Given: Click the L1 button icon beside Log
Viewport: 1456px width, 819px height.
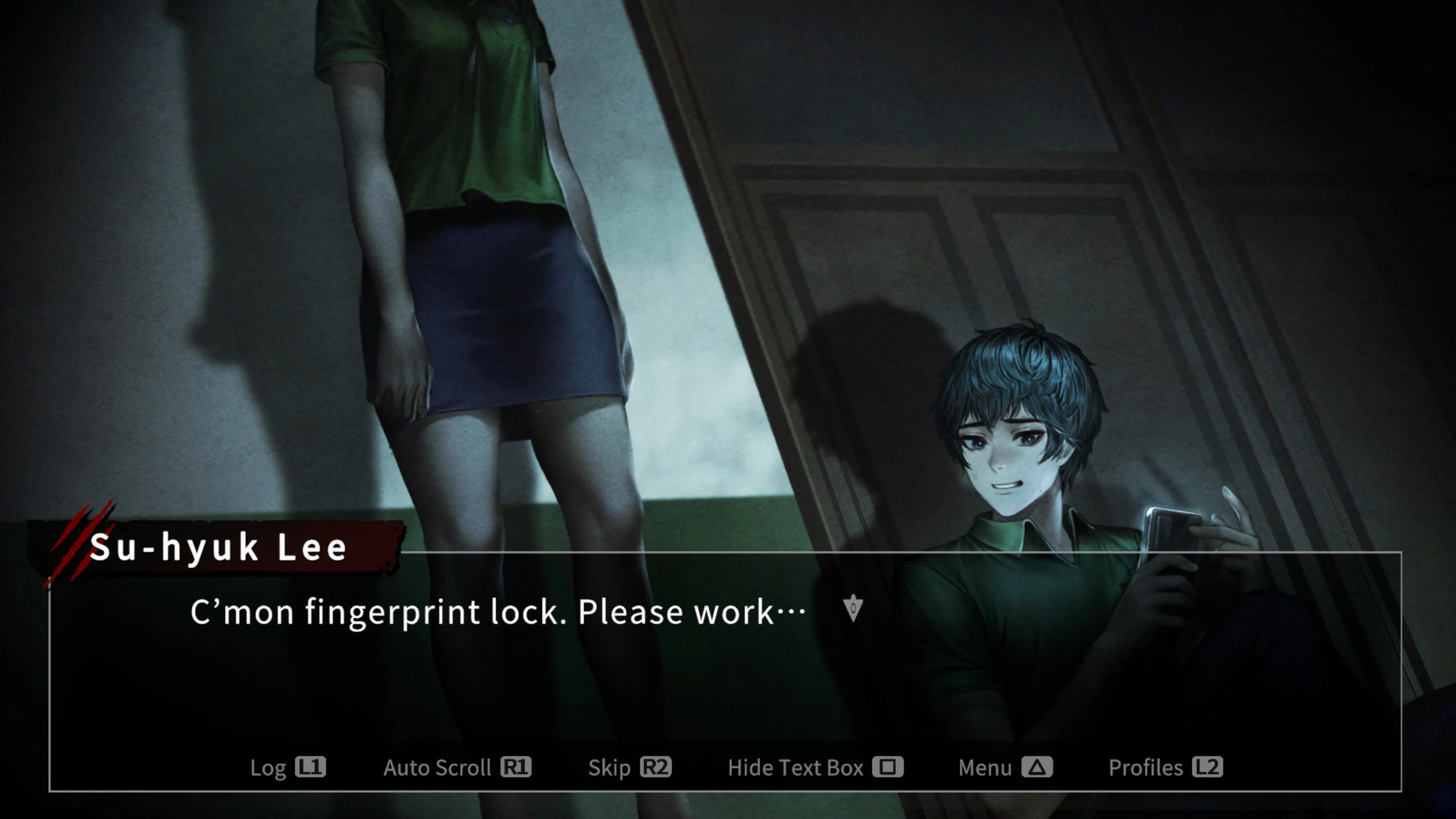Looking at the screenshot, I should [310, 767].
